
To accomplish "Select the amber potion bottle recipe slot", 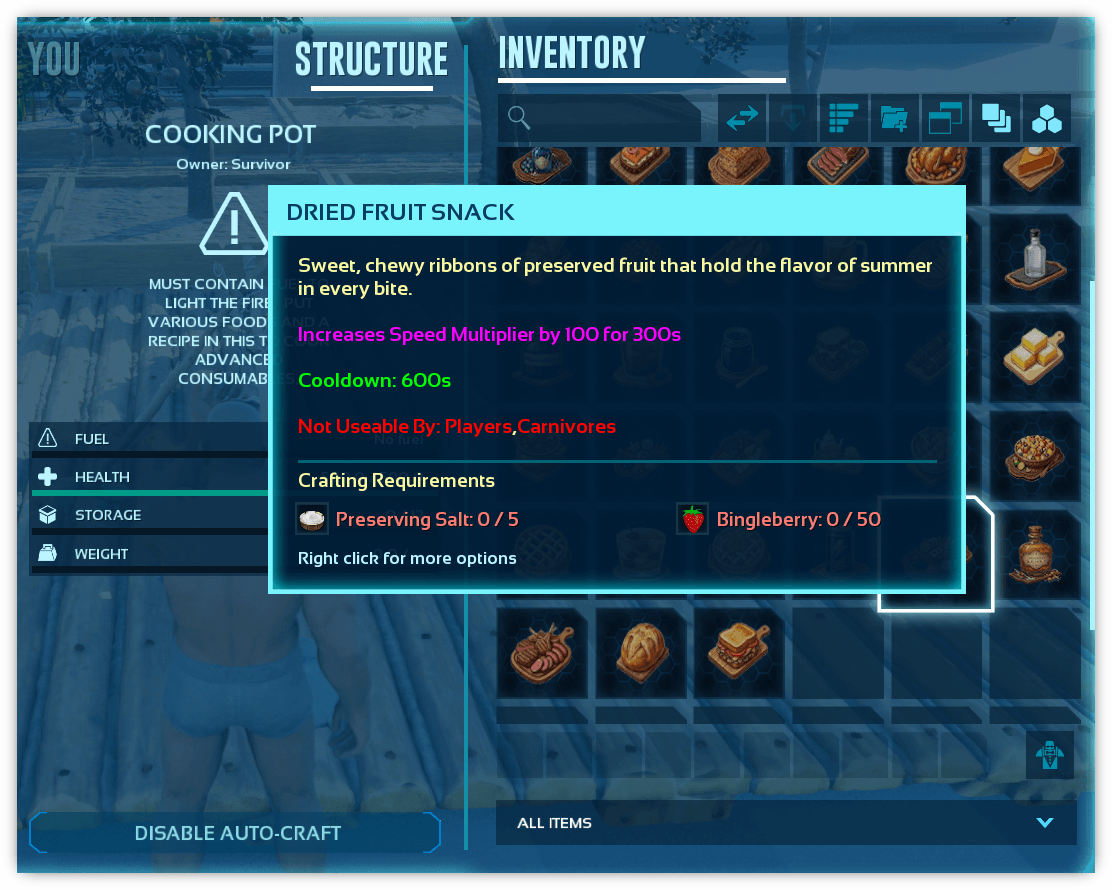I will click(1039, 554).
